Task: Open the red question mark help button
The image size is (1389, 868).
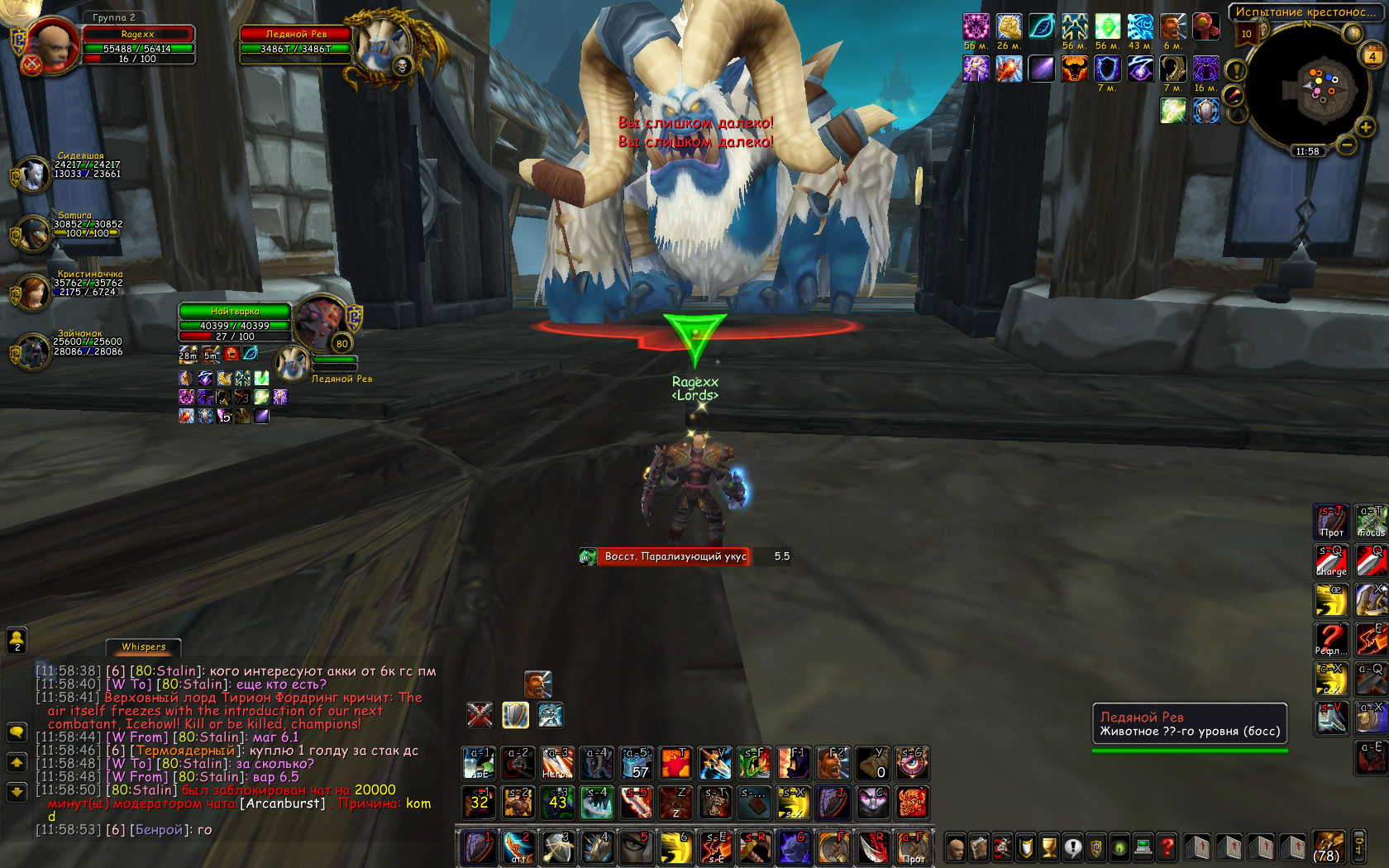Action: [x=1167, y=847]
